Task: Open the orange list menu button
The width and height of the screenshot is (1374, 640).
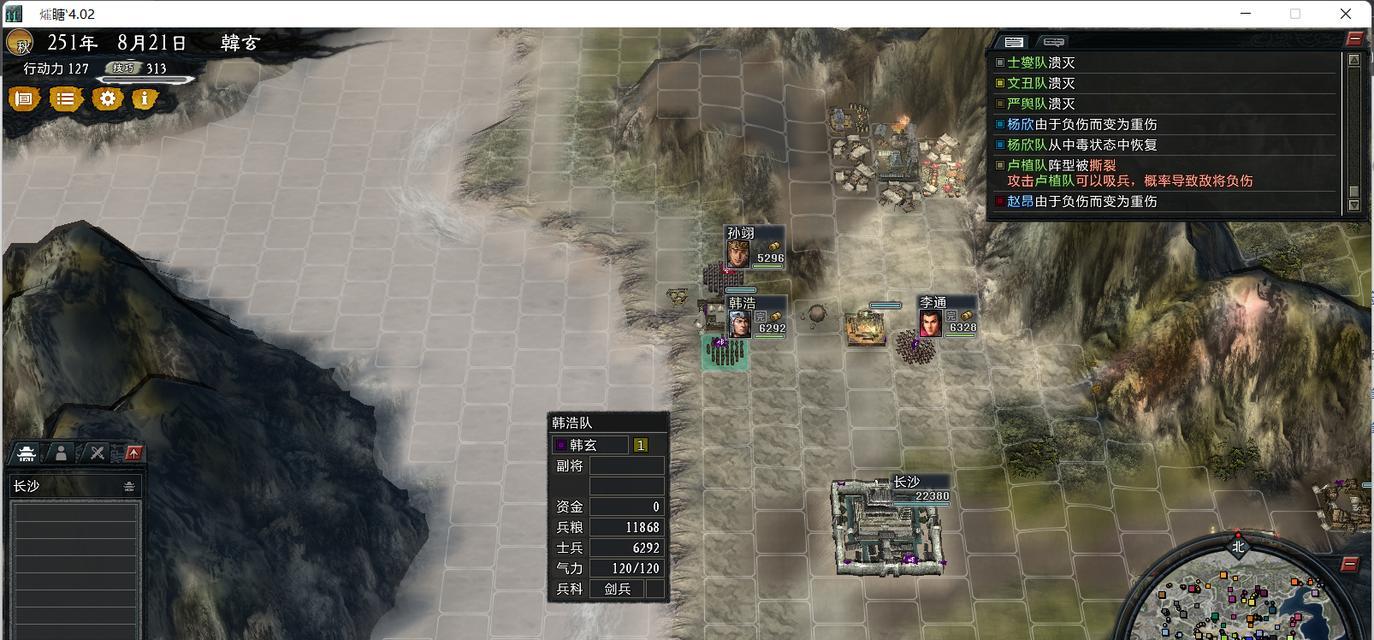Action: (66, 99)
